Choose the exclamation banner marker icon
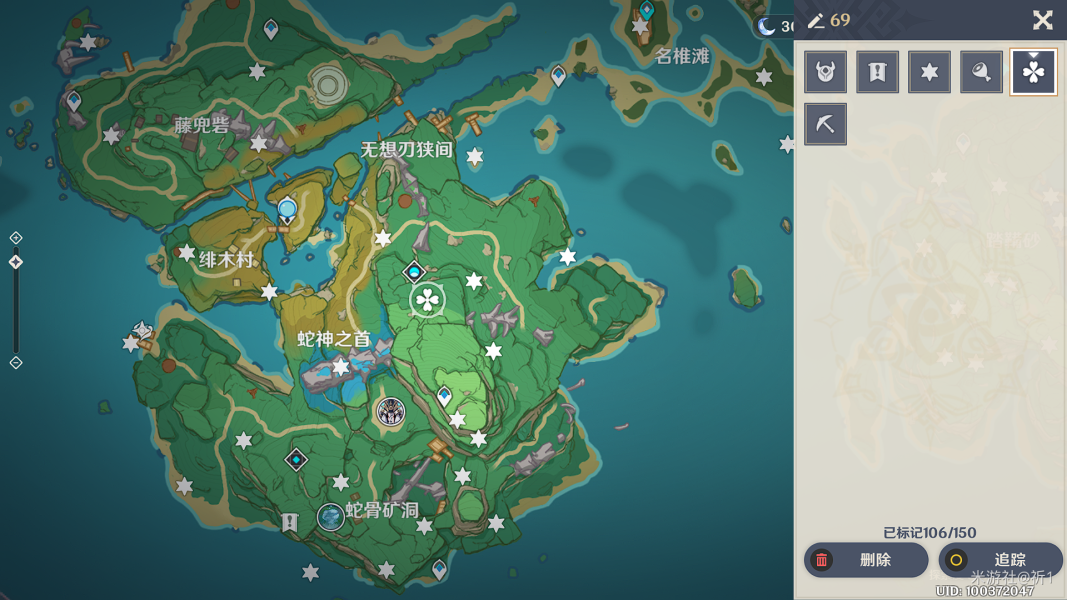The image size is (1067, 600). click(877, 72)
